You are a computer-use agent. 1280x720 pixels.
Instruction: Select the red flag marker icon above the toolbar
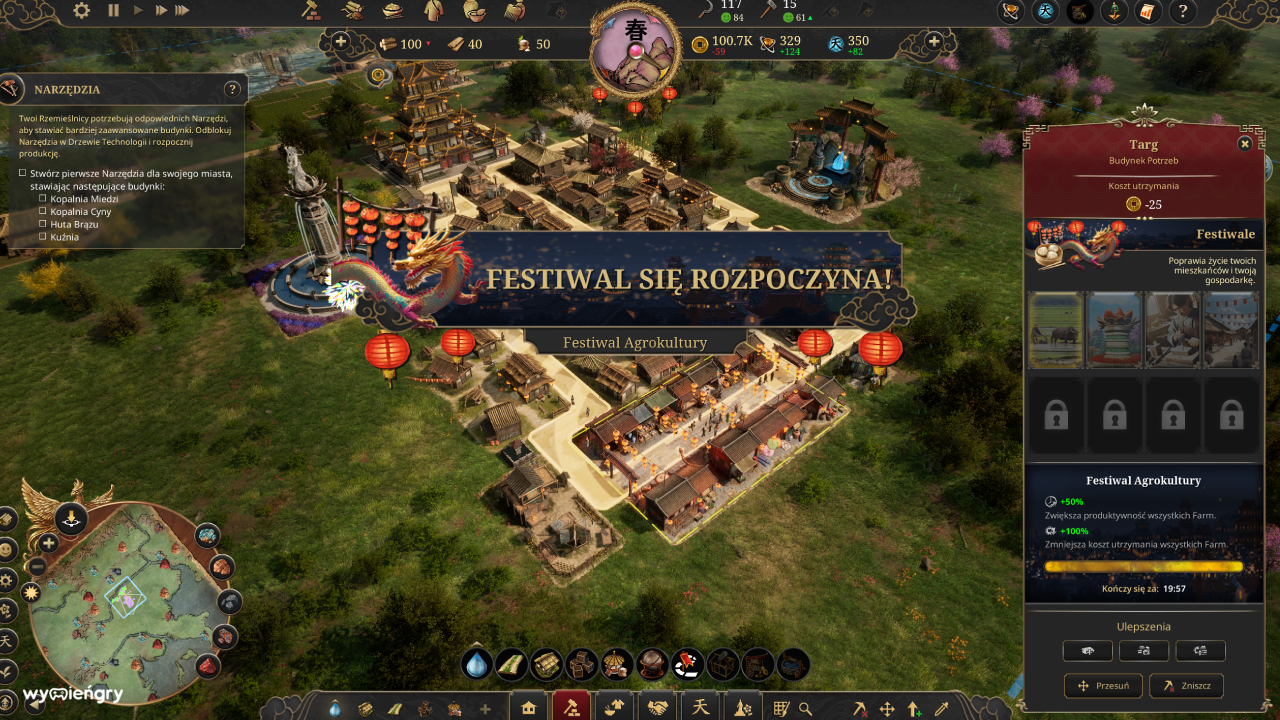(x=689, y=666)
